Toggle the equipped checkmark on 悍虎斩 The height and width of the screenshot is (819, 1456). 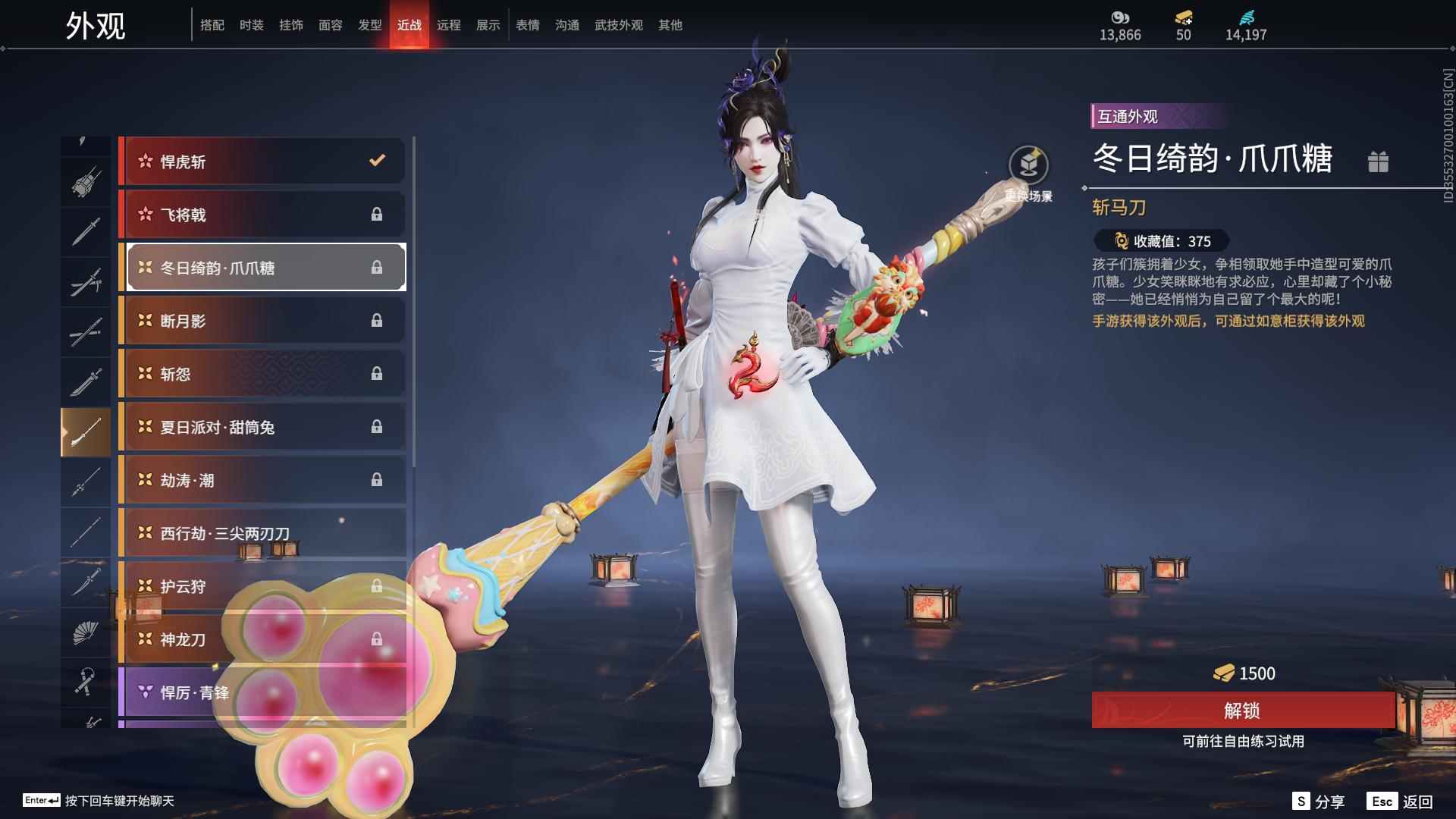coord(375,161)
